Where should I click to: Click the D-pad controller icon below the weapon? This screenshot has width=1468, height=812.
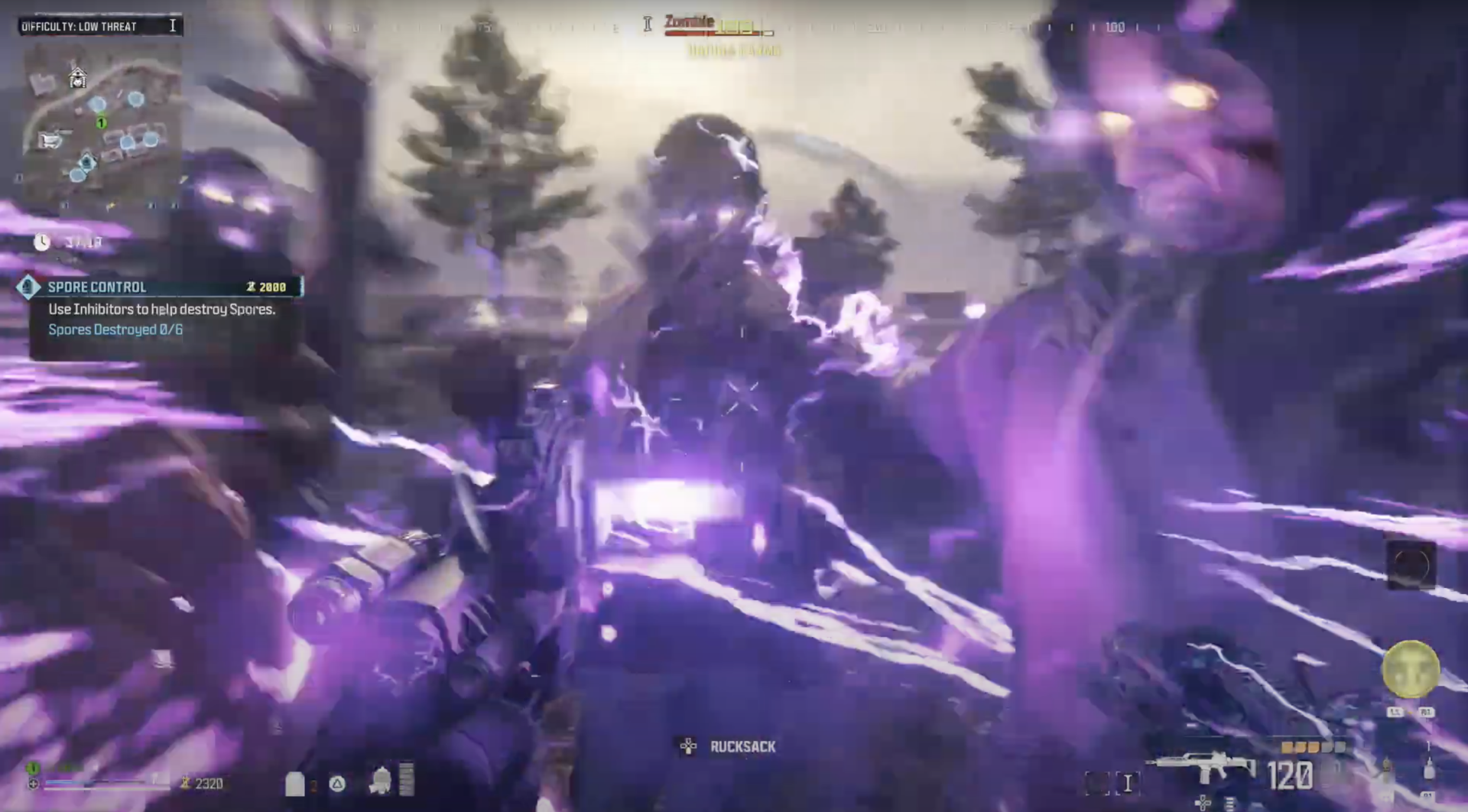point(1203,803)
